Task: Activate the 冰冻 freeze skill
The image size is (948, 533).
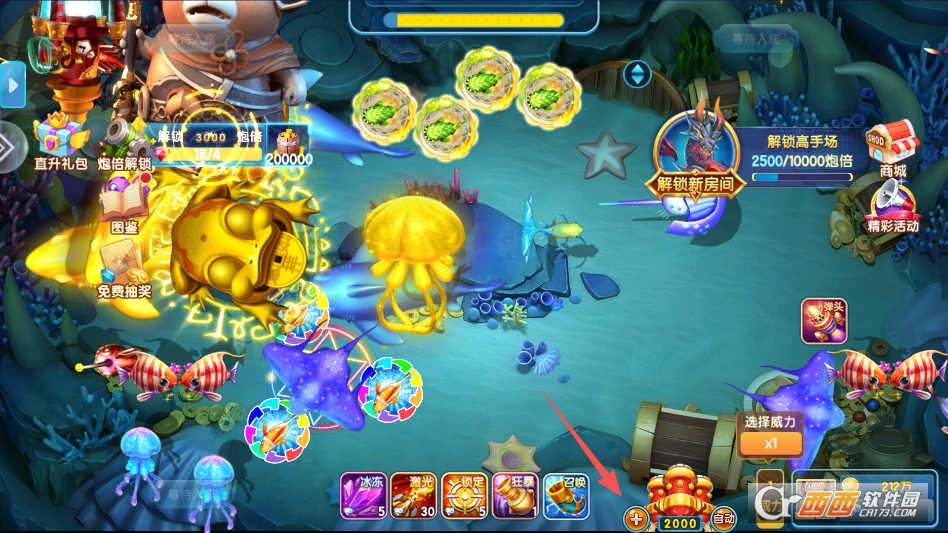Action: pyautogui.click(x=362, y=494)
